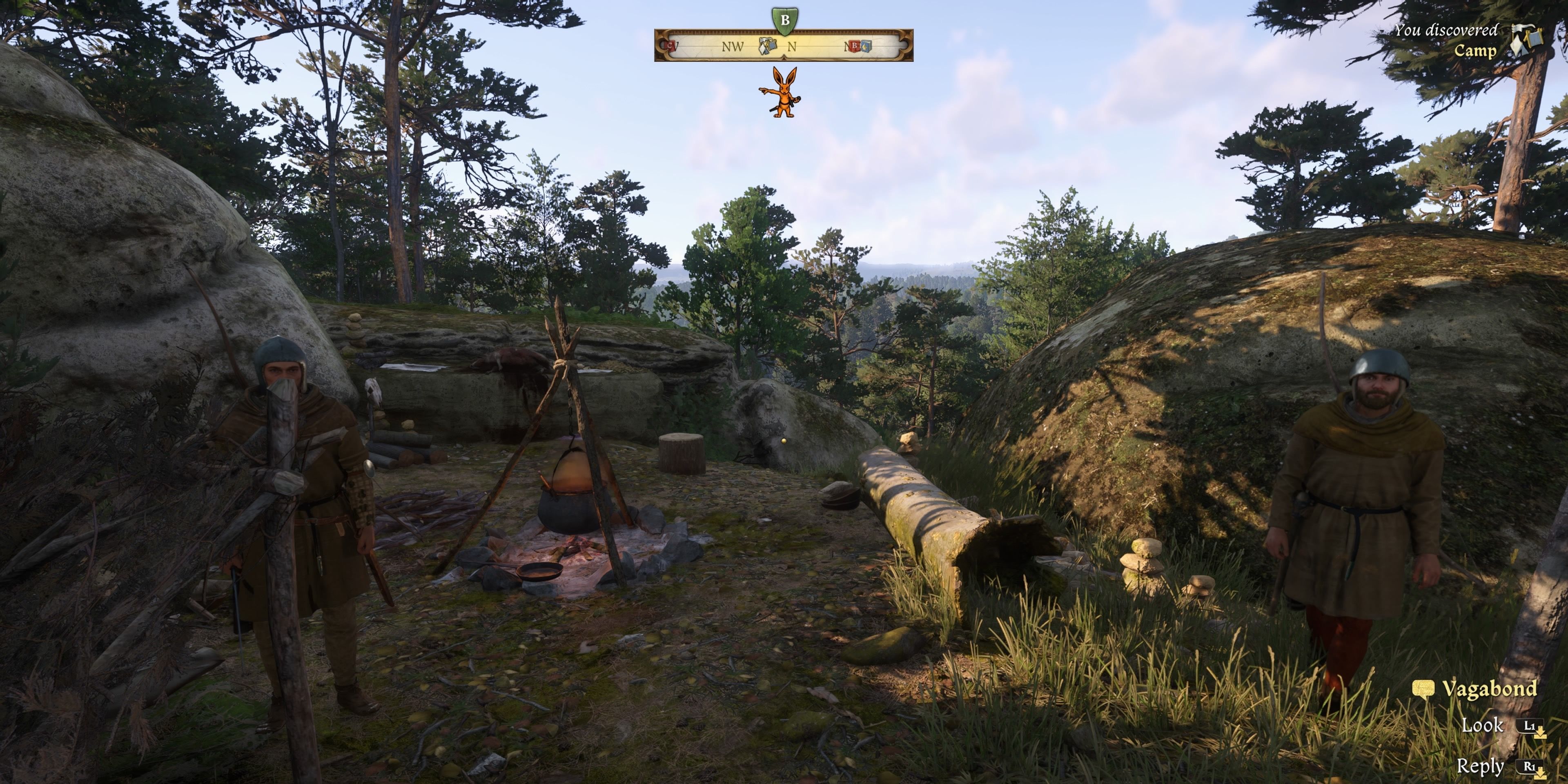Select the camp tent marker on the compass
This screenshot has width=1568, height=784.
click(768, 46)
